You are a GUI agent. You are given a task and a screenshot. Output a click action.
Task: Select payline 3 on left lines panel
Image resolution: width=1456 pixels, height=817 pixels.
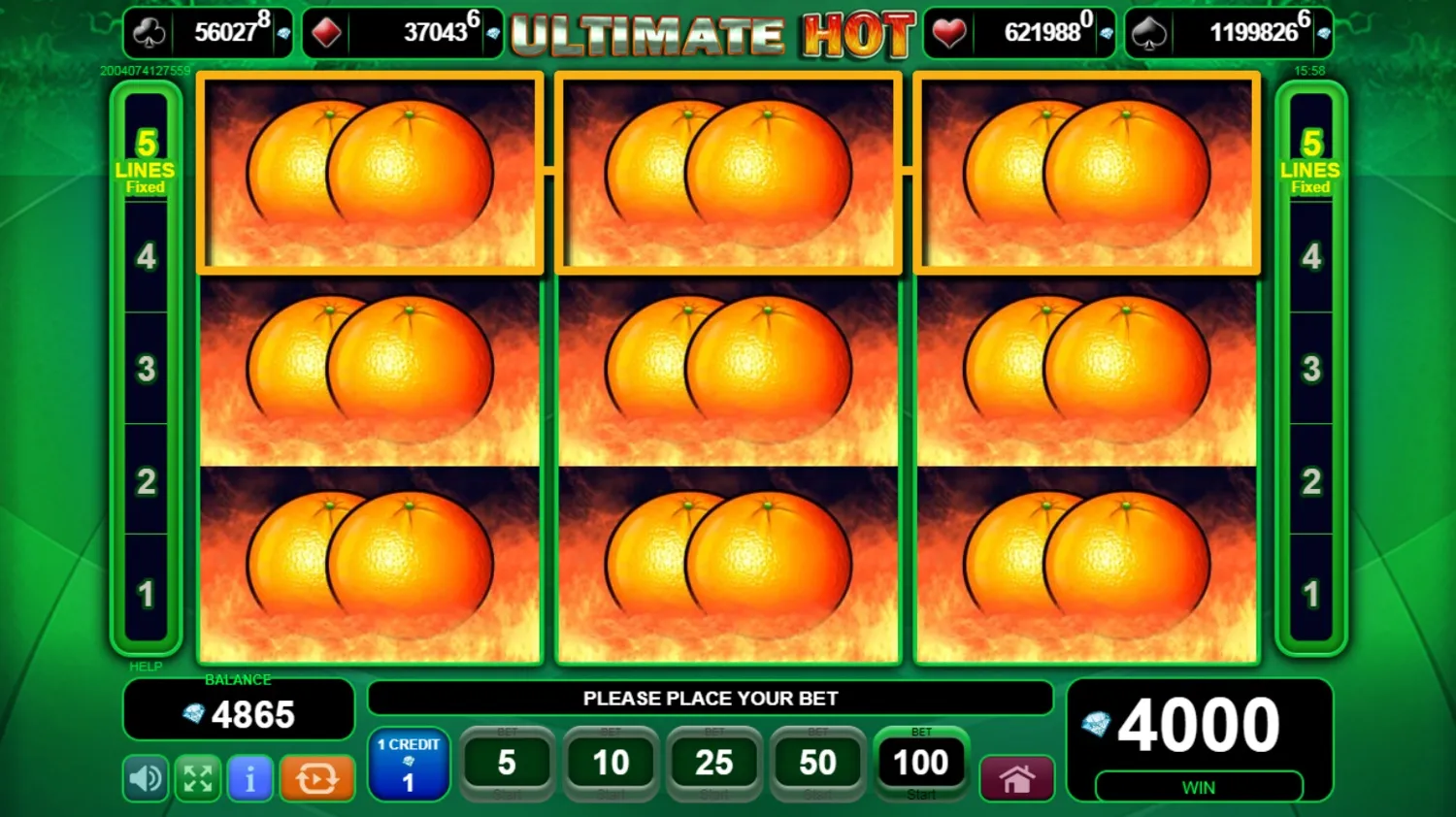pyautogui.click(x=147, y=370)
